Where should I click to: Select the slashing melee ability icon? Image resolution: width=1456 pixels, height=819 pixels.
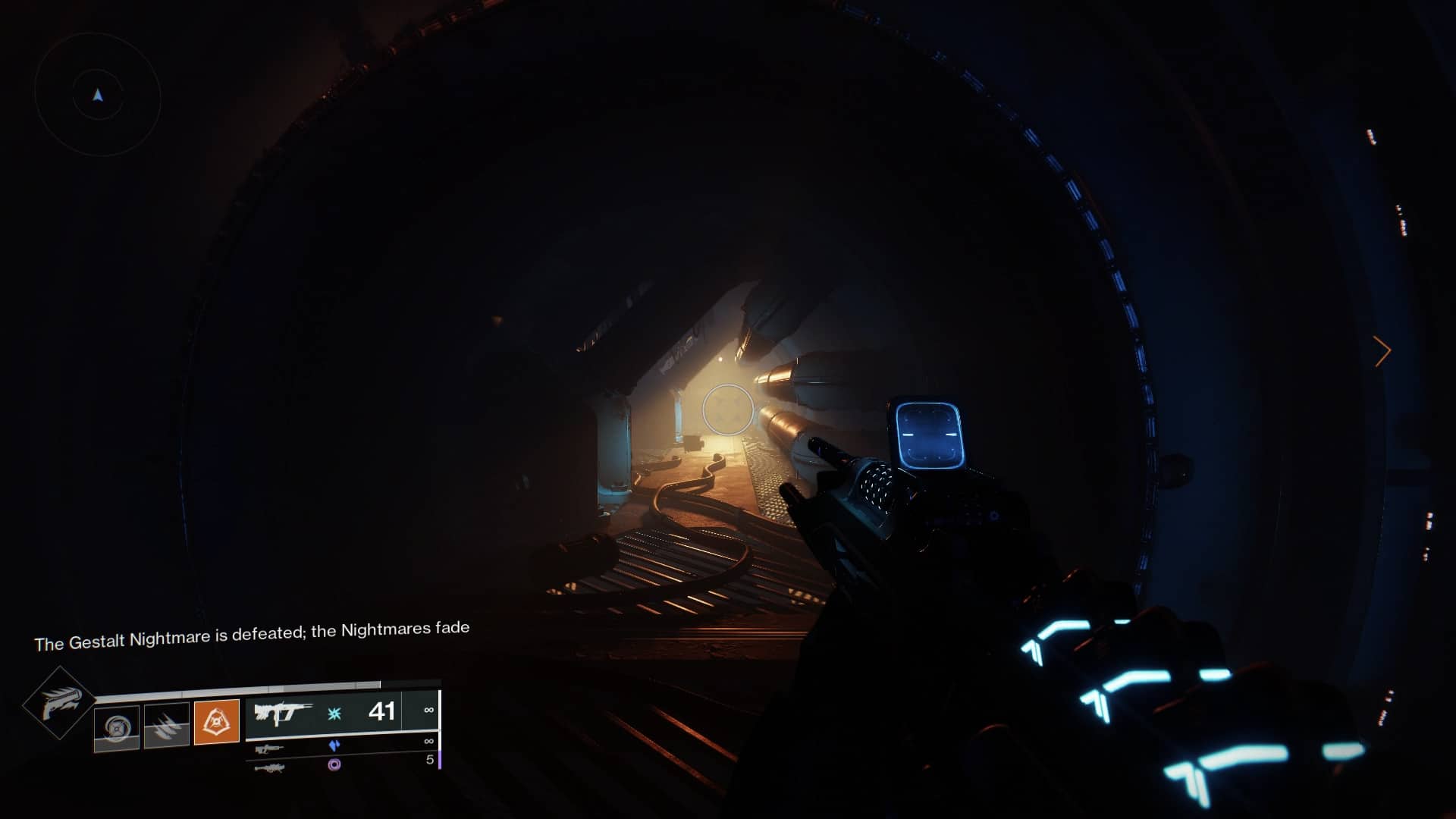pos(167,725)
